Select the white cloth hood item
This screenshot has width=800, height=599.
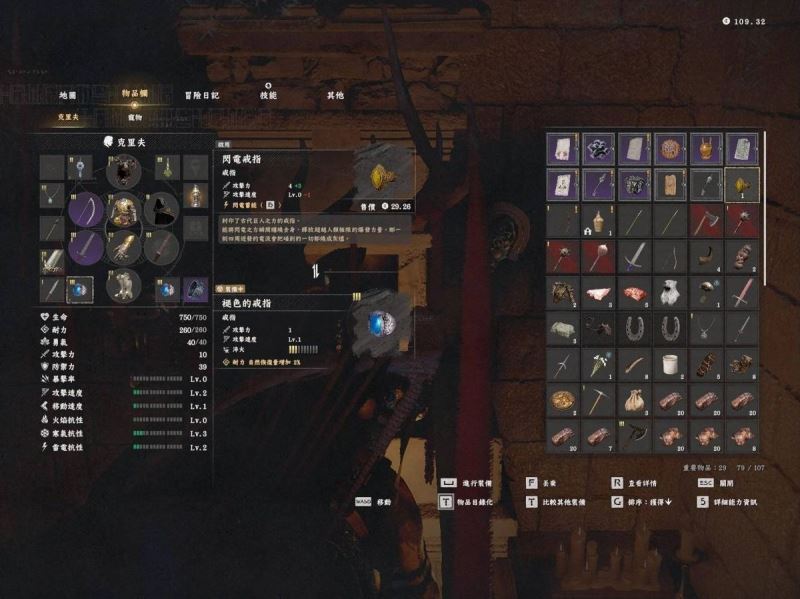coord(670,292)
